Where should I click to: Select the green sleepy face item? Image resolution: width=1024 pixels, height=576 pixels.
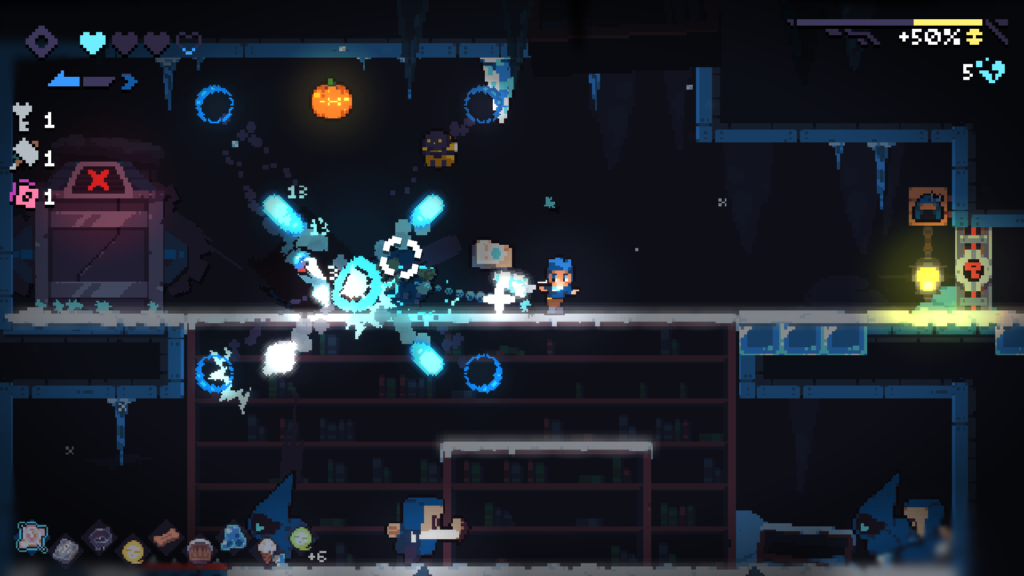pyautogui.click(x=300, y=537)
